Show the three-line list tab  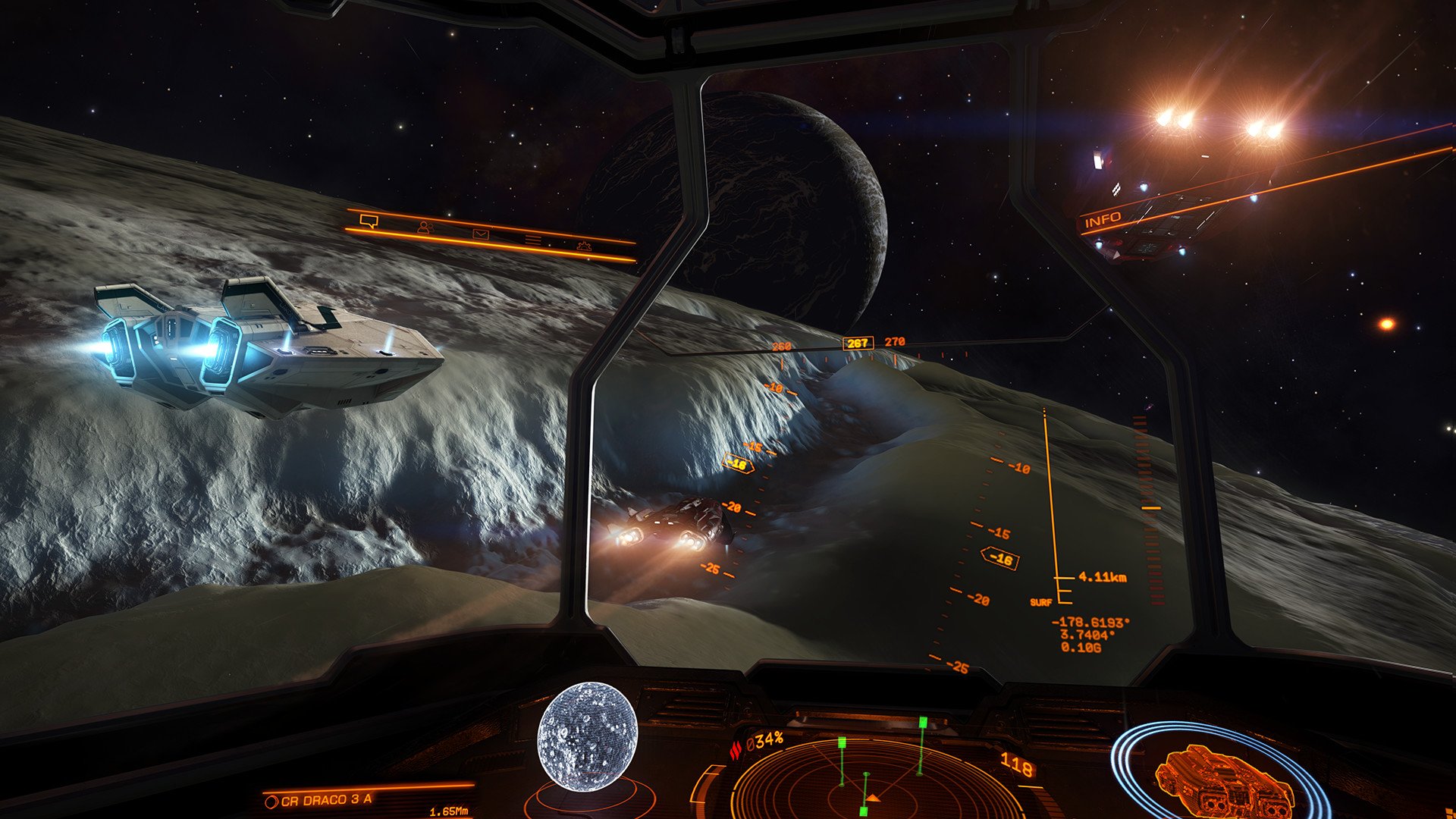(533, 240)
